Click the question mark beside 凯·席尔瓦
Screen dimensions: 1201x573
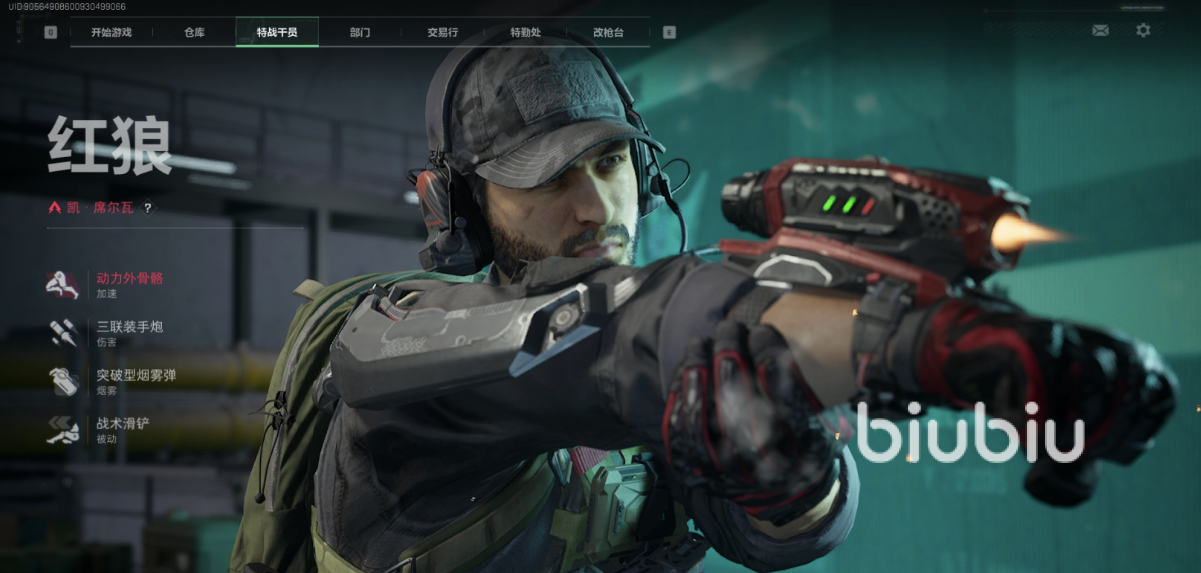coord(148,208)
